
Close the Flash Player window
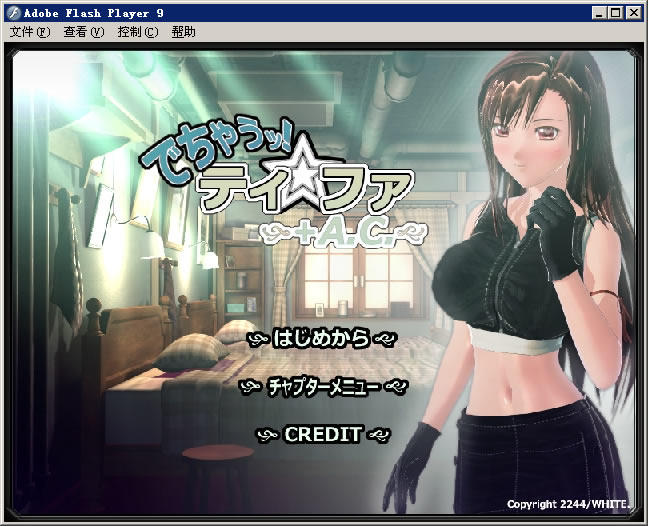click(635, 13)
